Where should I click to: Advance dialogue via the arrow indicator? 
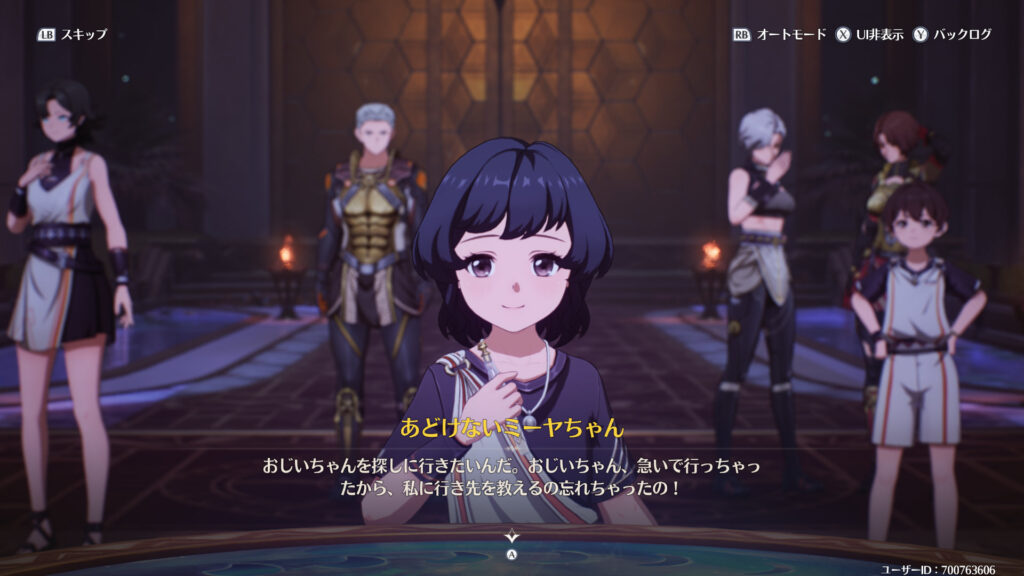click(511, 538)
